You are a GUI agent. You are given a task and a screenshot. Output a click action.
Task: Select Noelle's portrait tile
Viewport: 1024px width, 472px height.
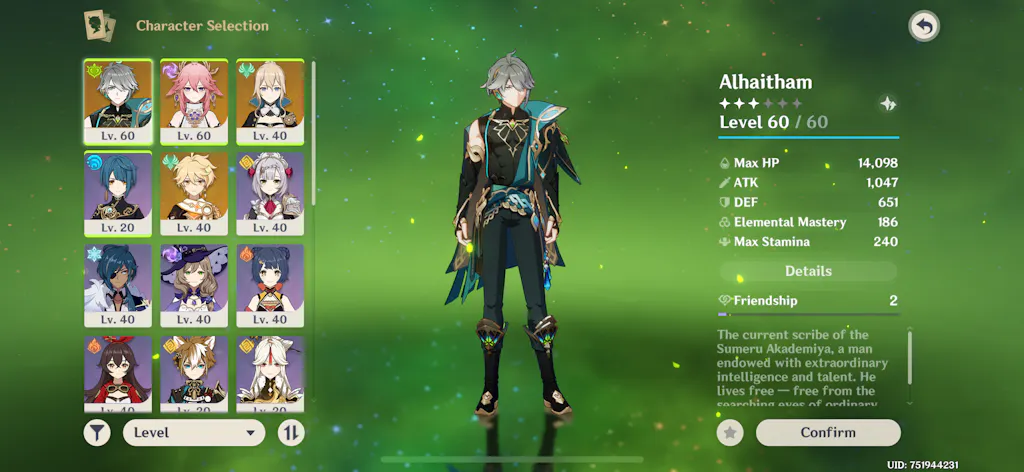[x=270, y=192]
